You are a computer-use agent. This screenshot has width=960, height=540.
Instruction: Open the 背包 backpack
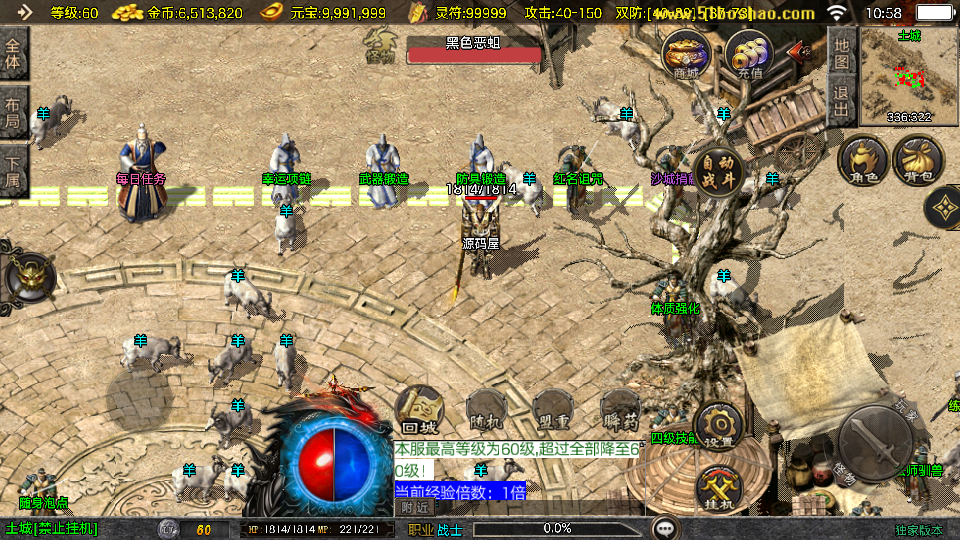click(x=917, y=161)
